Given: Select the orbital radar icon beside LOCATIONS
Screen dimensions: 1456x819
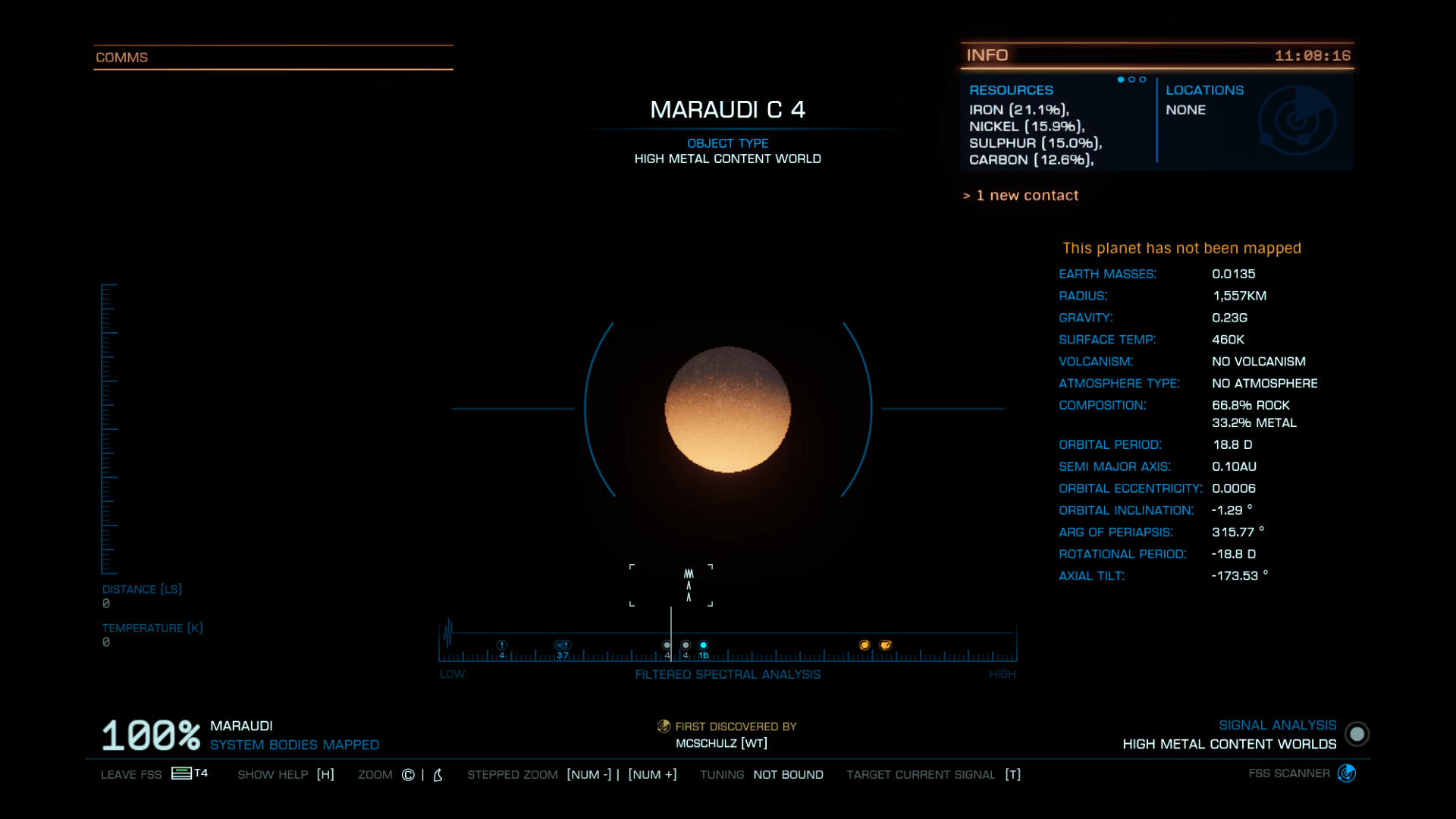Looking at the screenshot, I should (1298, 120).
